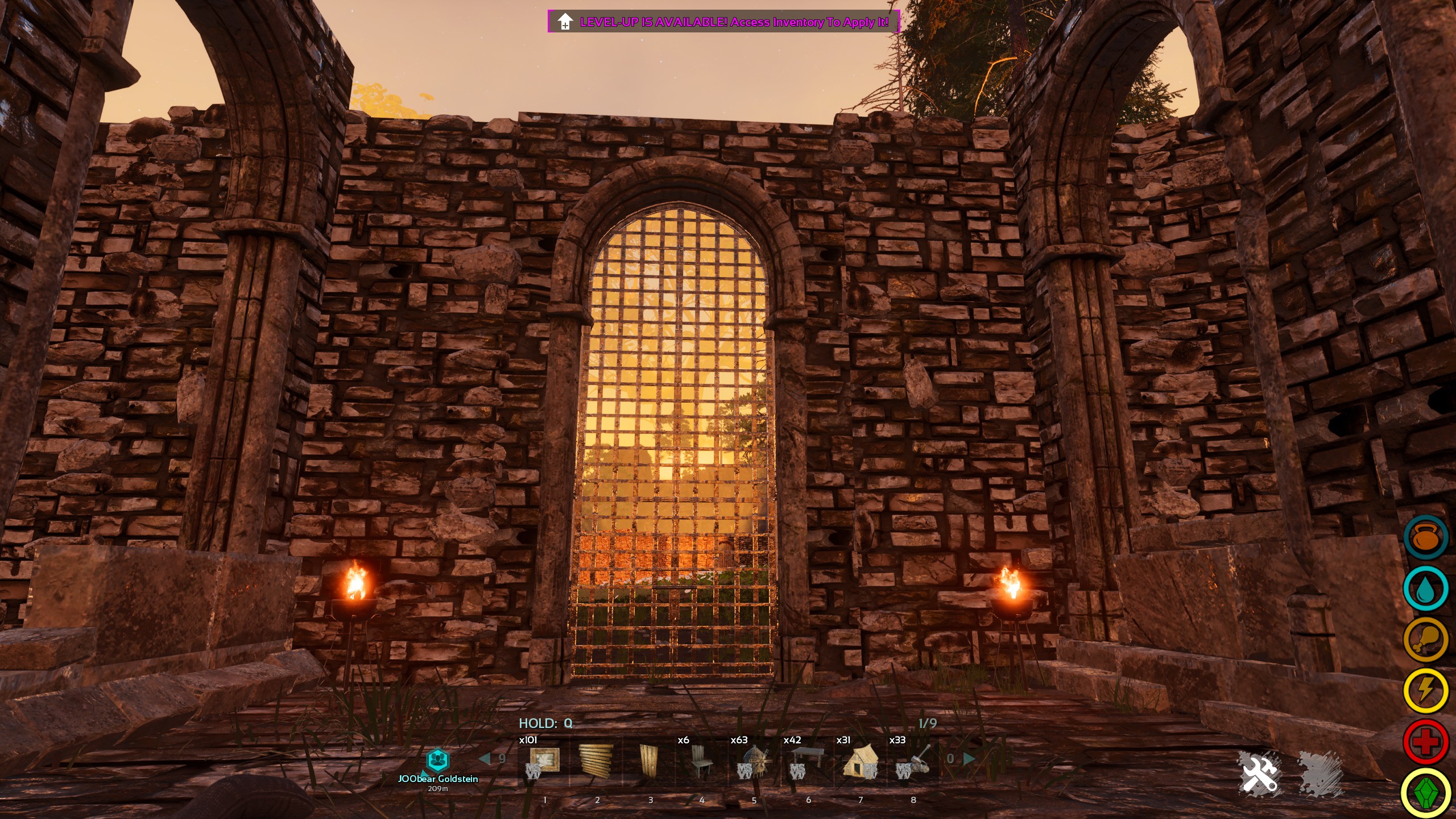Select the thatch hut hotbar slot

point(860,761)
